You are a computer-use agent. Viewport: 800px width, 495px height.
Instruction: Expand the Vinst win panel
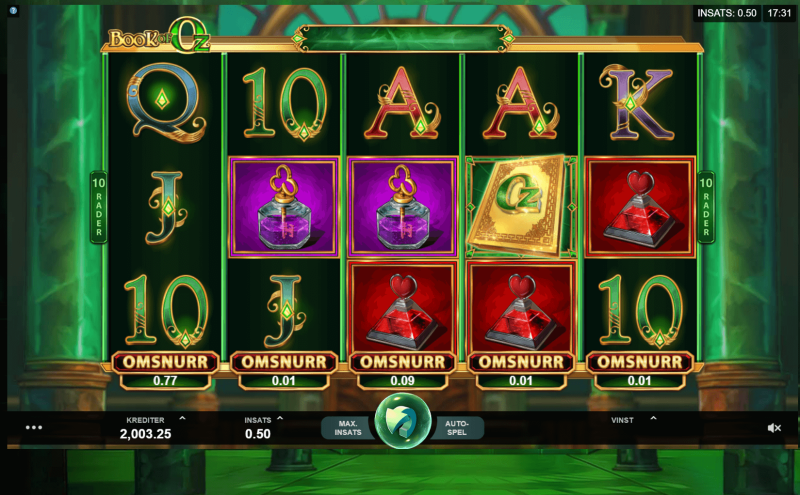653,419
